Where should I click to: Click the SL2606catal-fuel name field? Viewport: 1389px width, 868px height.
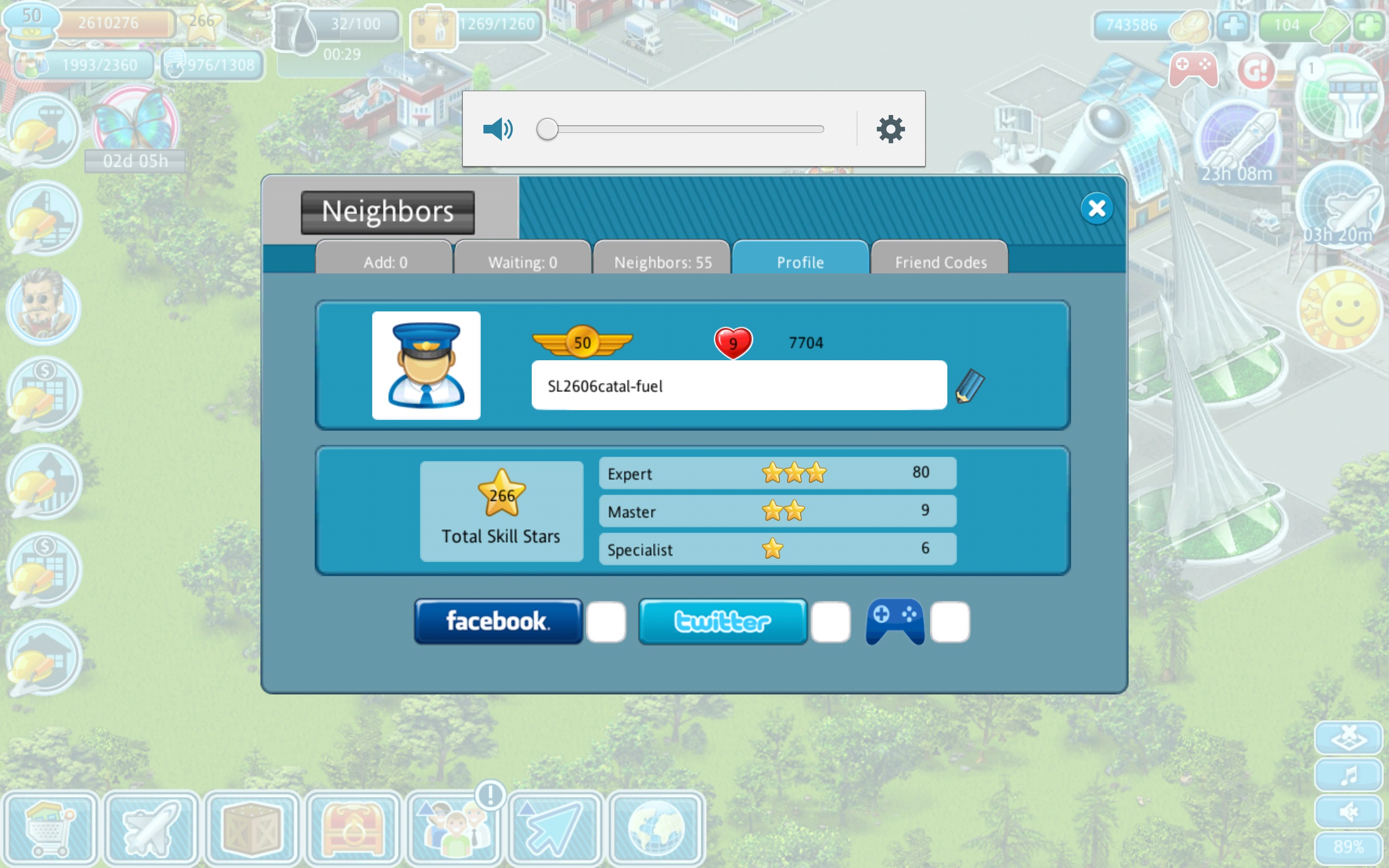(738, 385)
